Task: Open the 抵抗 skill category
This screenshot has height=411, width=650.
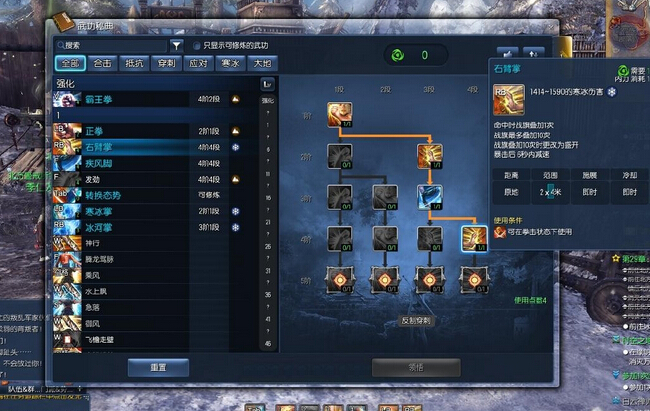Action: click(x=134, y=62)
